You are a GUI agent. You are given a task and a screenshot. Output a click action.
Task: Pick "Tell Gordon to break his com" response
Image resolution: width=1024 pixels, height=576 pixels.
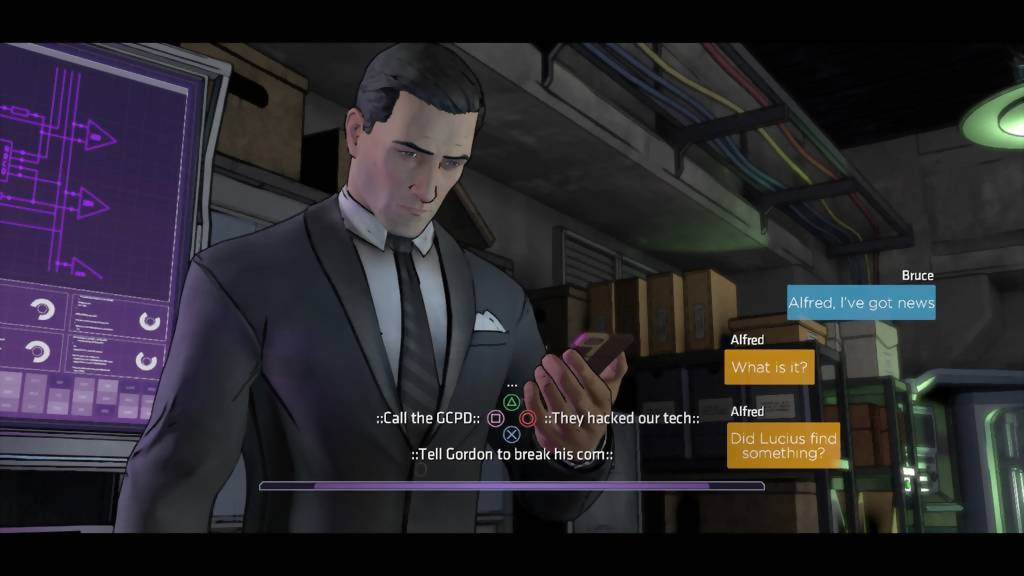tap(511, 455)
